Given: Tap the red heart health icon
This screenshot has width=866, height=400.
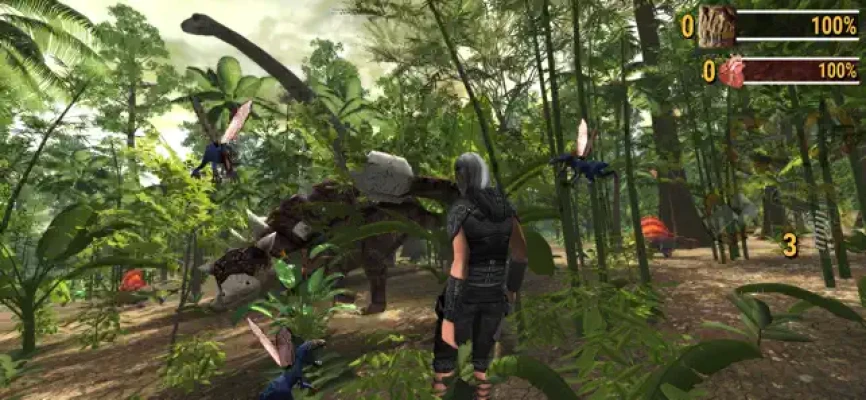Looking at the screenshot, I should (x=731, y=71).
